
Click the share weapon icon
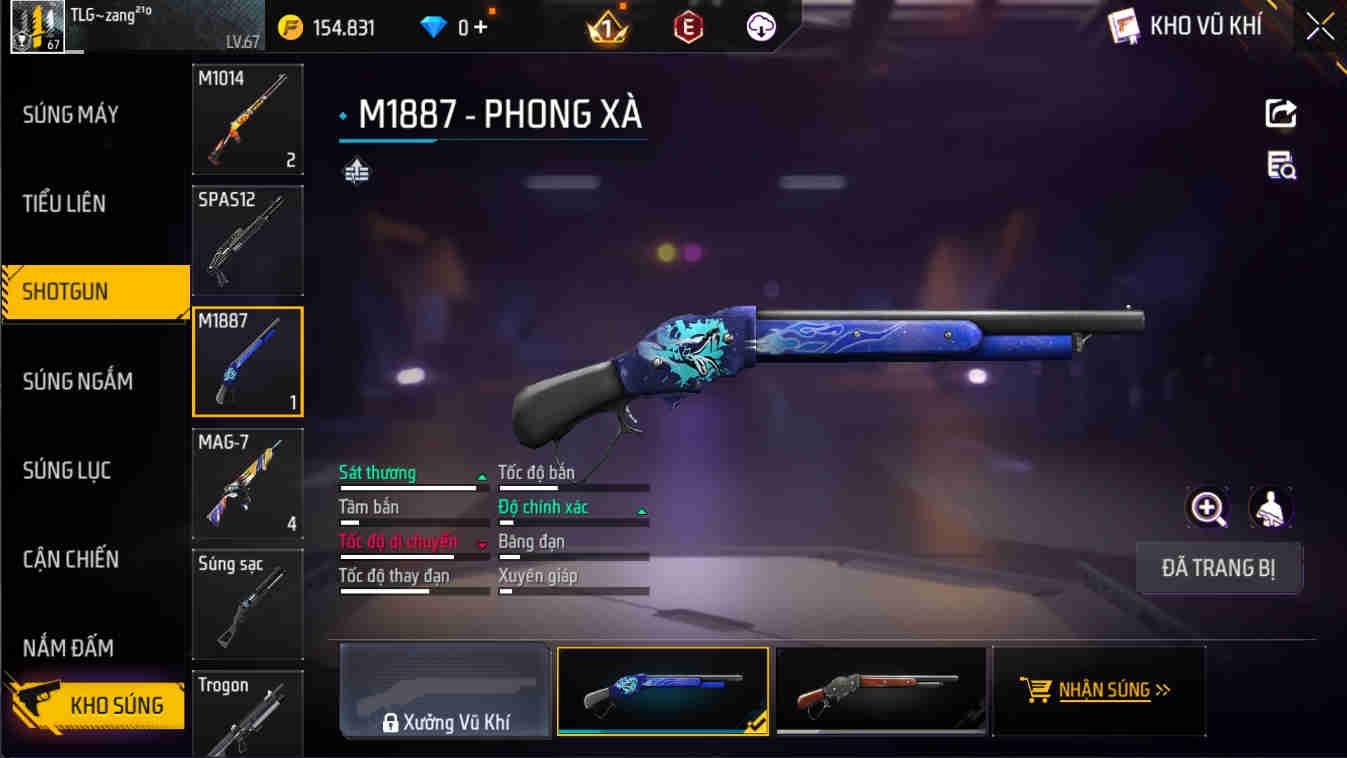[x=1283, y=113]
